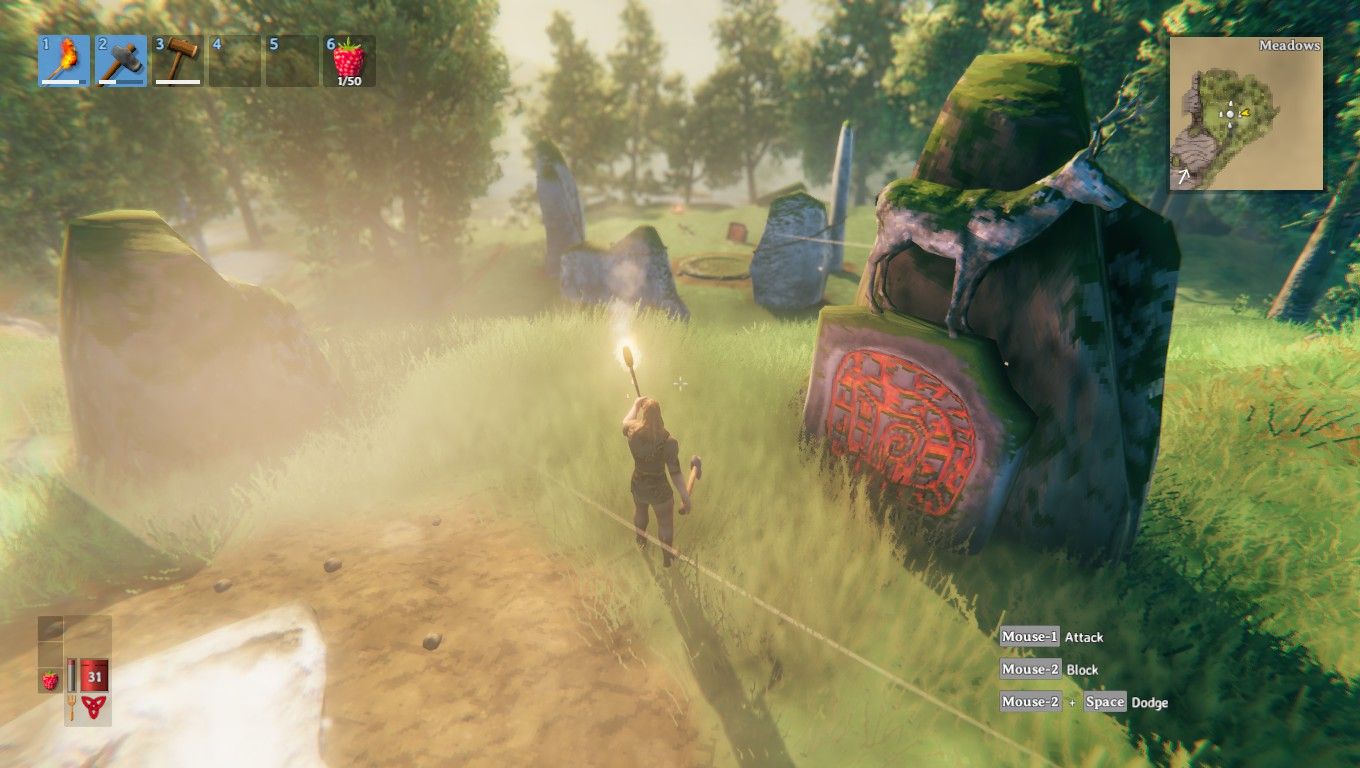
Task: Click the eaten raspberry food status icon
Action: coord(49,680)
